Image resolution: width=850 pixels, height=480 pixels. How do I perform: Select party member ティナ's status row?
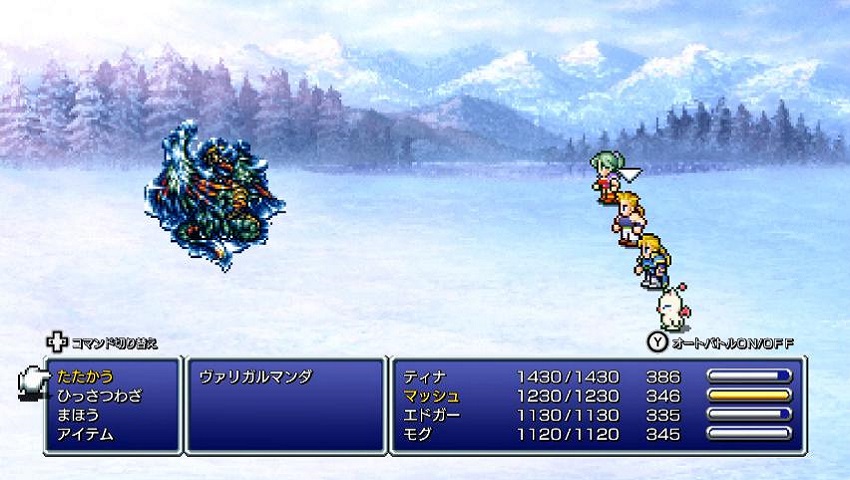click(x=597, y=377)
